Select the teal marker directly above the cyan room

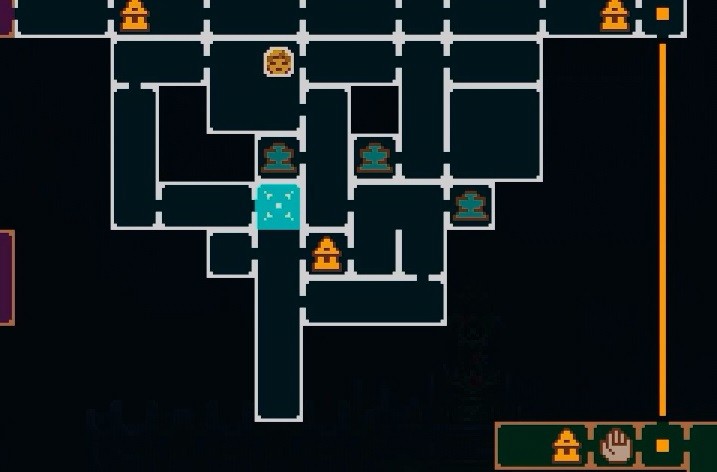(279, 157)
